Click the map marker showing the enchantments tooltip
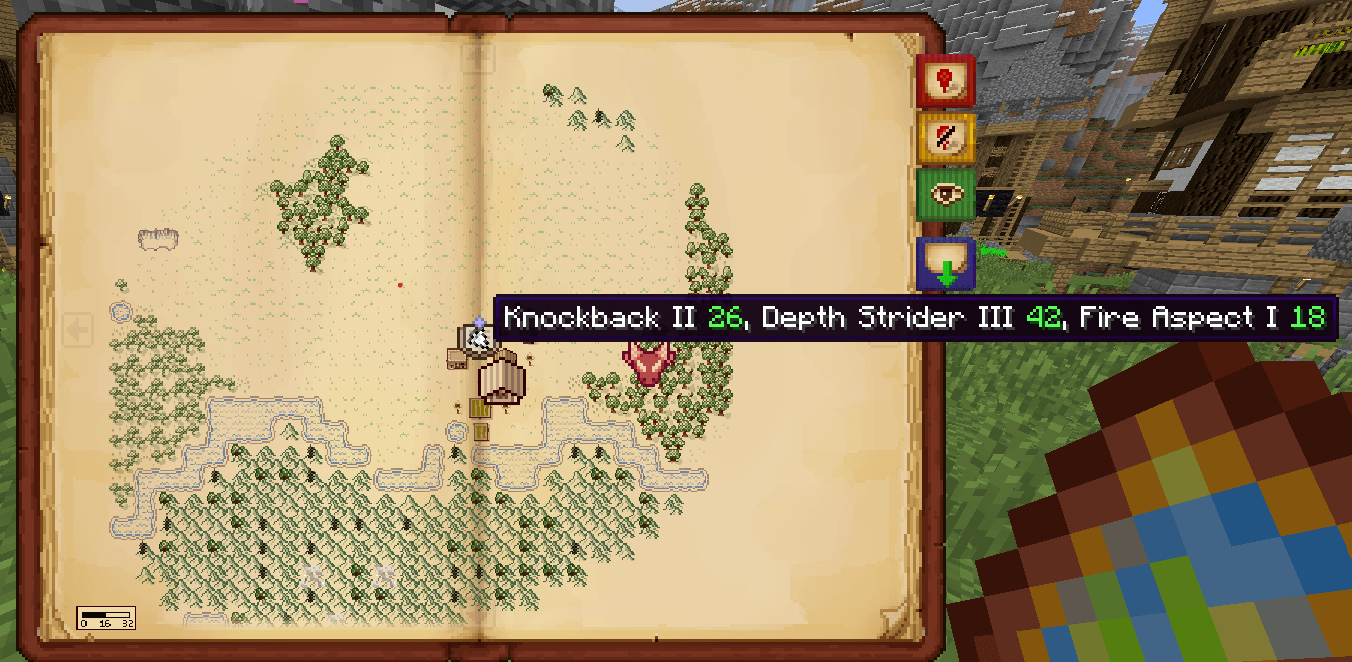Screen dimensions: 1352x662 coord(479,338)
